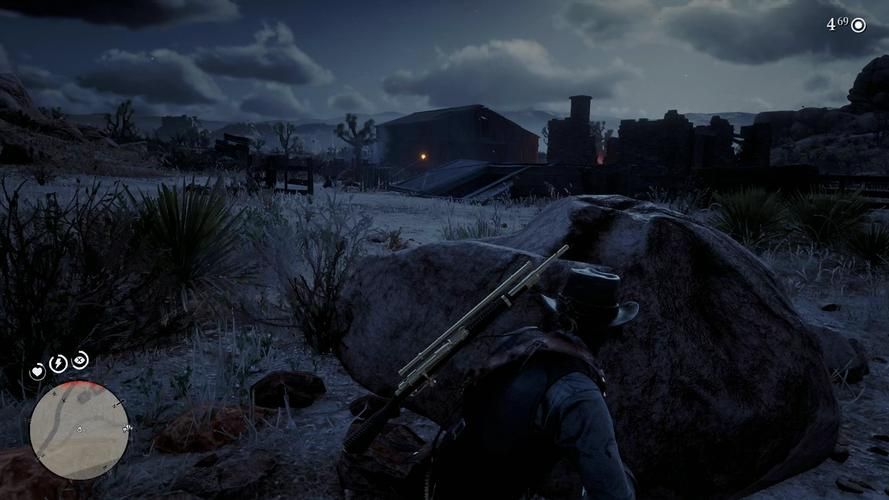889x500 pixels.
Task: Open the circular minimap
Action: point(79,430)
